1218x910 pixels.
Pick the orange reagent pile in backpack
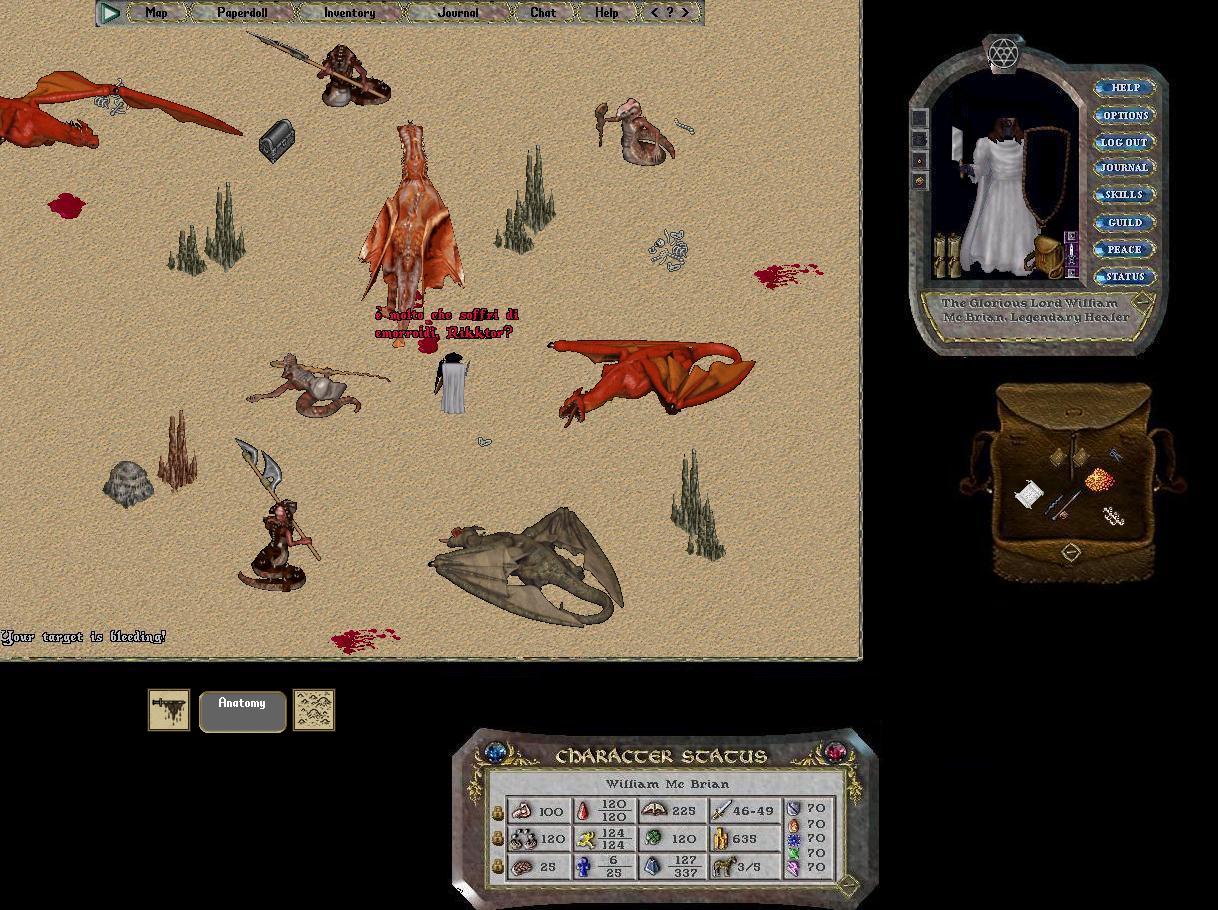pyautogui.click(x=1099, y=481)
